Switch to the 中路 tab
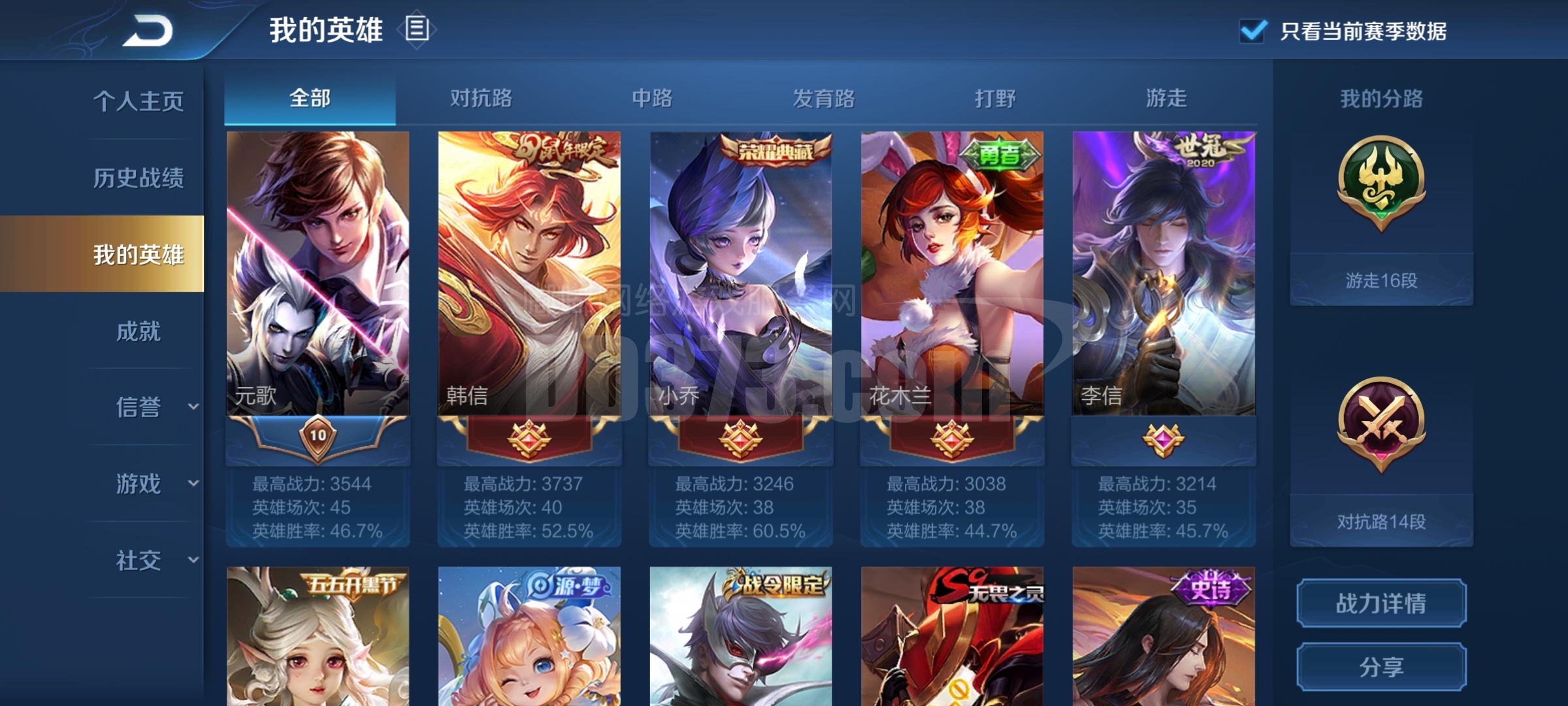 point(652,99)
